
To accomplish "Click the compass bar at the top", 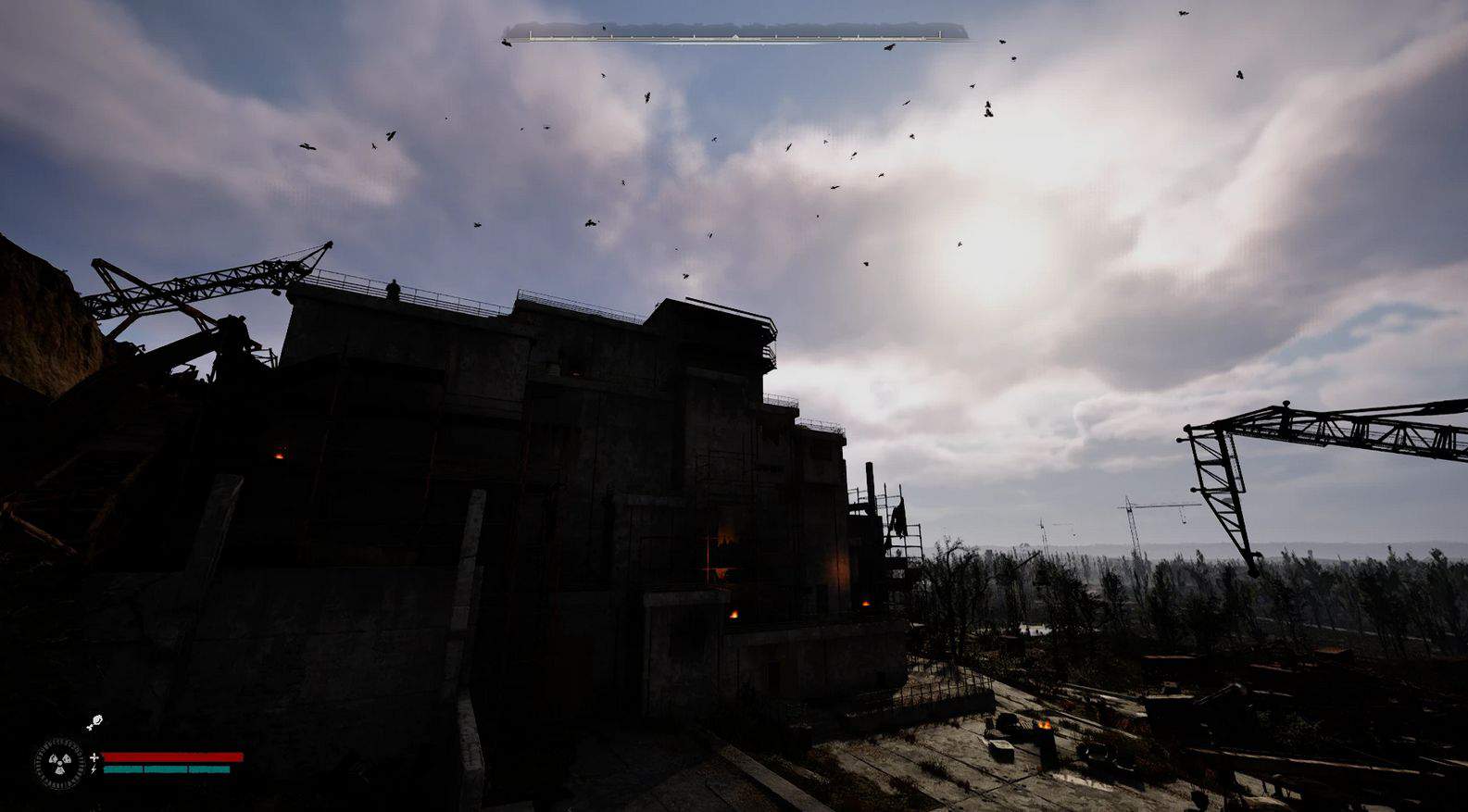I will click(734, 35).
